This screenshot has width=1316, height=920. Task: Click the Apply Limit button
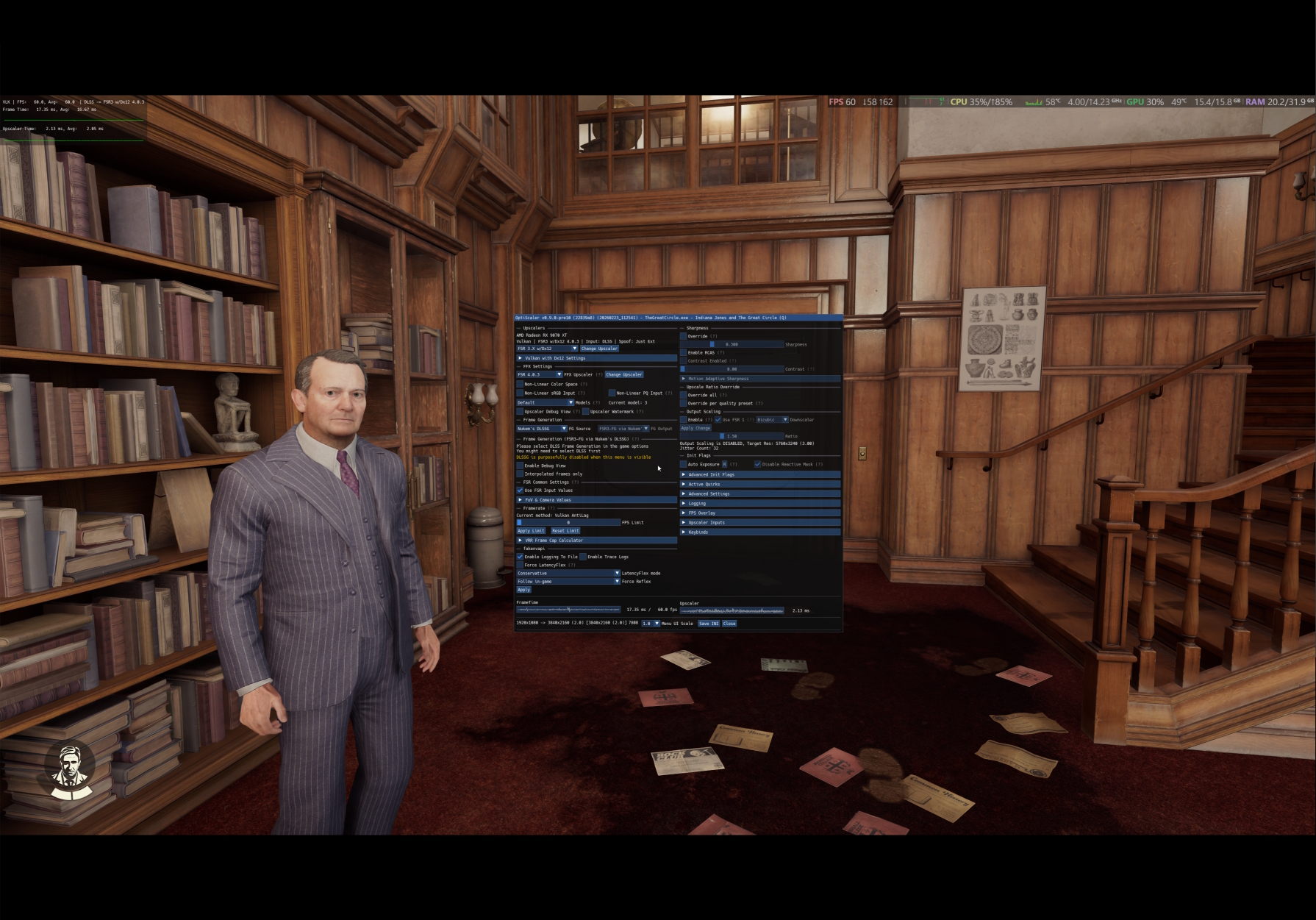pyautogui.click(x=531, y=531)
